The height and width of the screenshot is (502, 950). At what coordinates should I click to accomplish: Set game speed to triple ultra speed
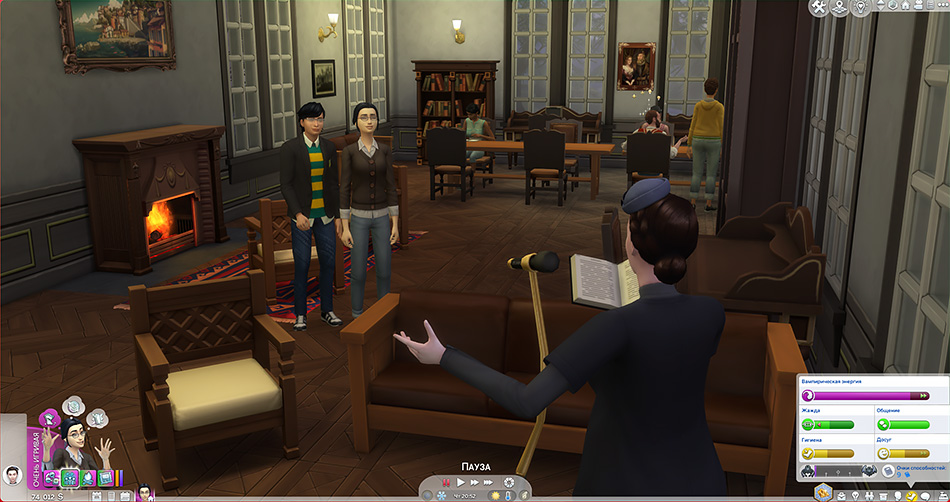[x=488, y=483]
